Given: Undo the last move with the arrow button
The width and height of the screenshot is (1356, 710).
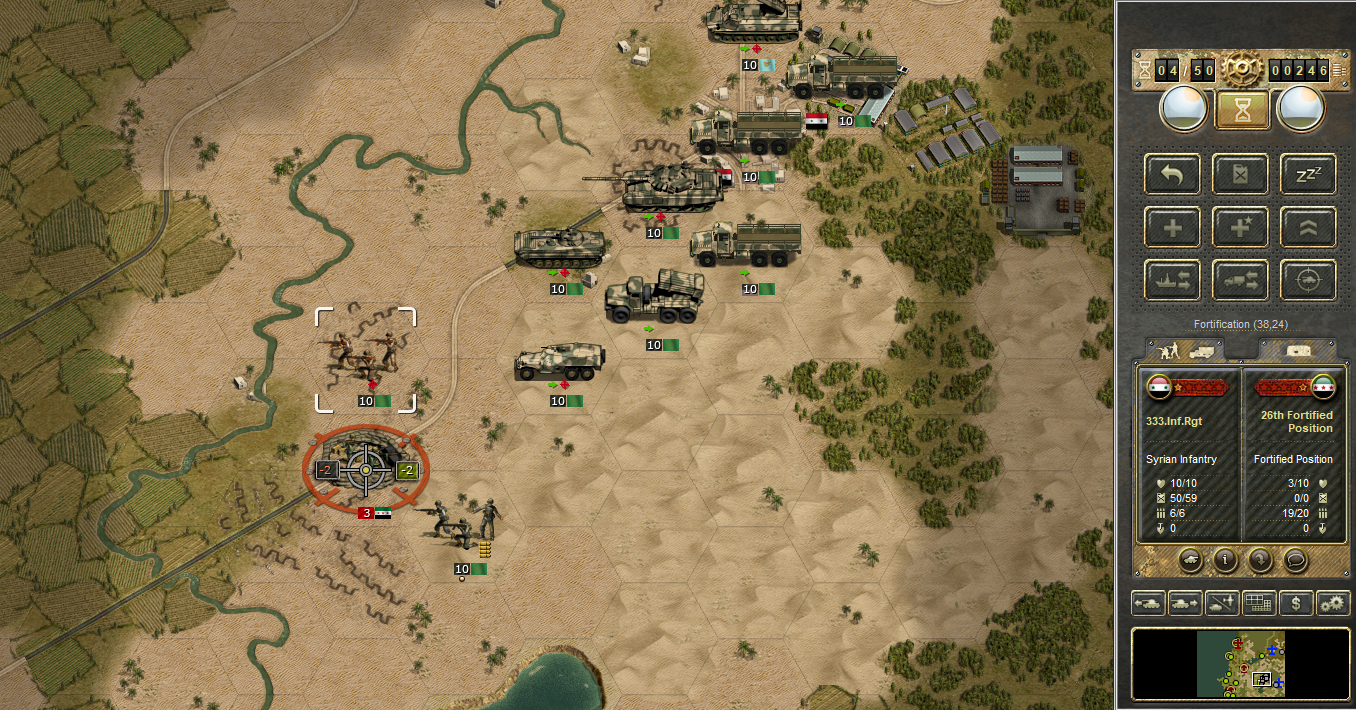Looking at the screenshot, I should (x=1173, y=174).
